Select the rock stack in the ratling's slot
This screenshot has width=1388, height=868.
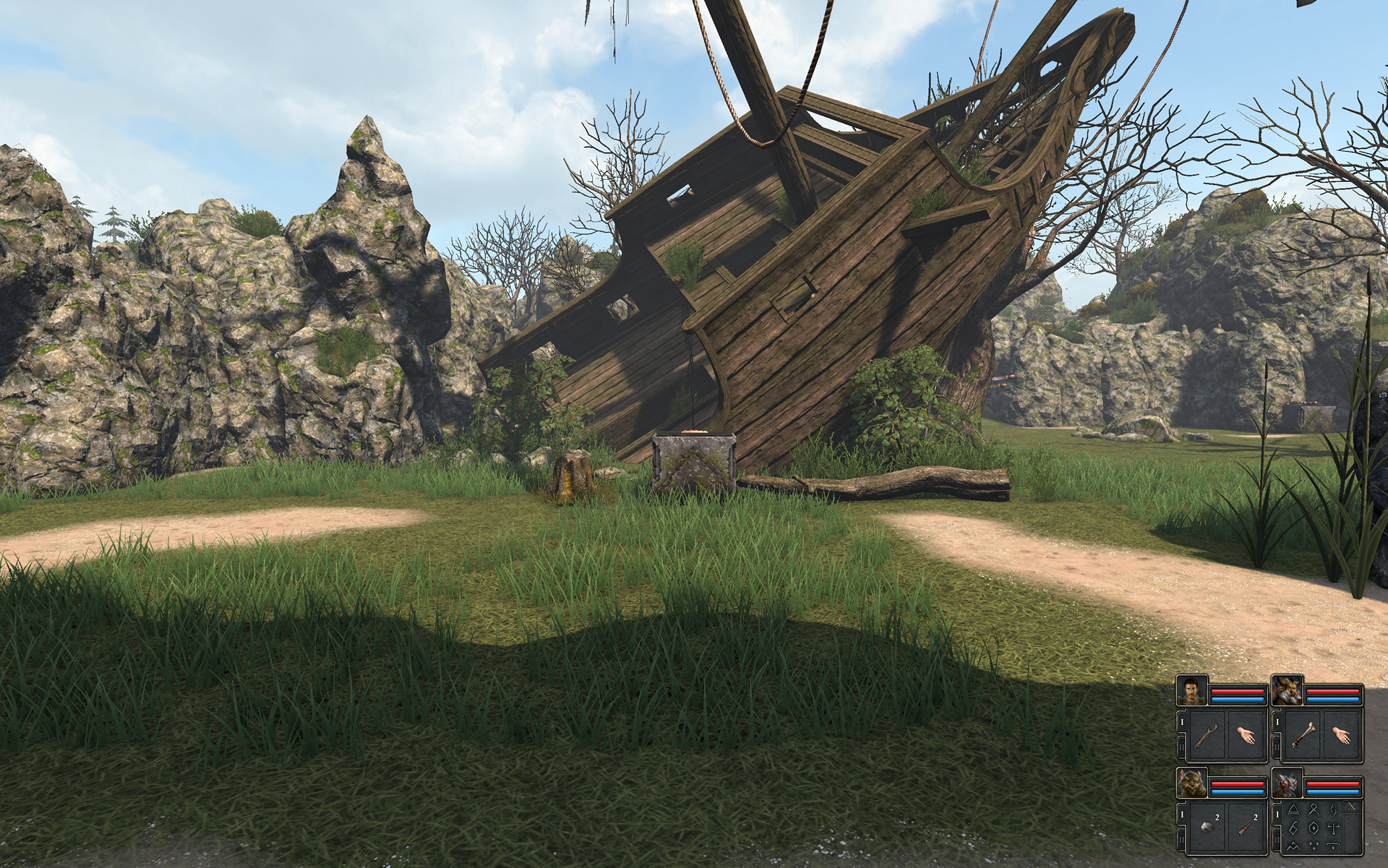click(x=1207, y=827)
